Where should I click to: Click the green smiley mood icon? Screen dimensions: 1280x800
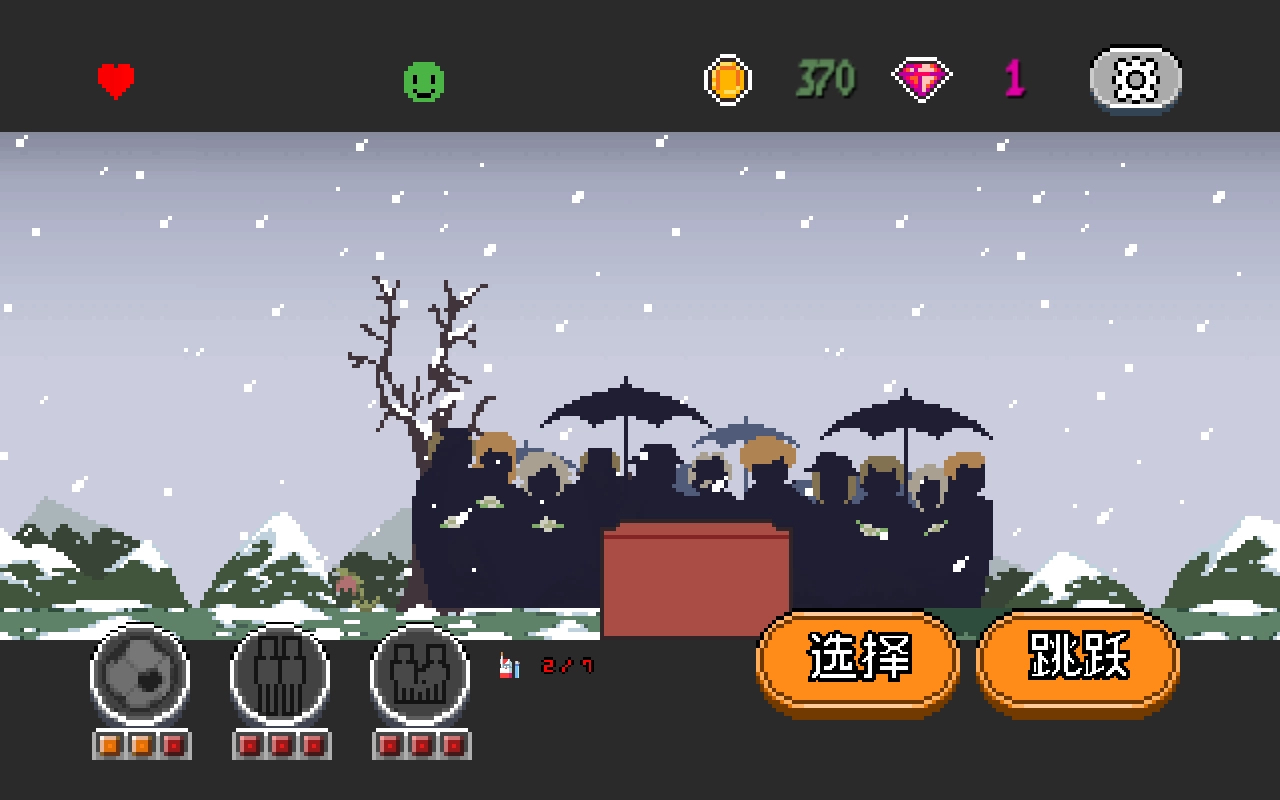pos(423,79)
